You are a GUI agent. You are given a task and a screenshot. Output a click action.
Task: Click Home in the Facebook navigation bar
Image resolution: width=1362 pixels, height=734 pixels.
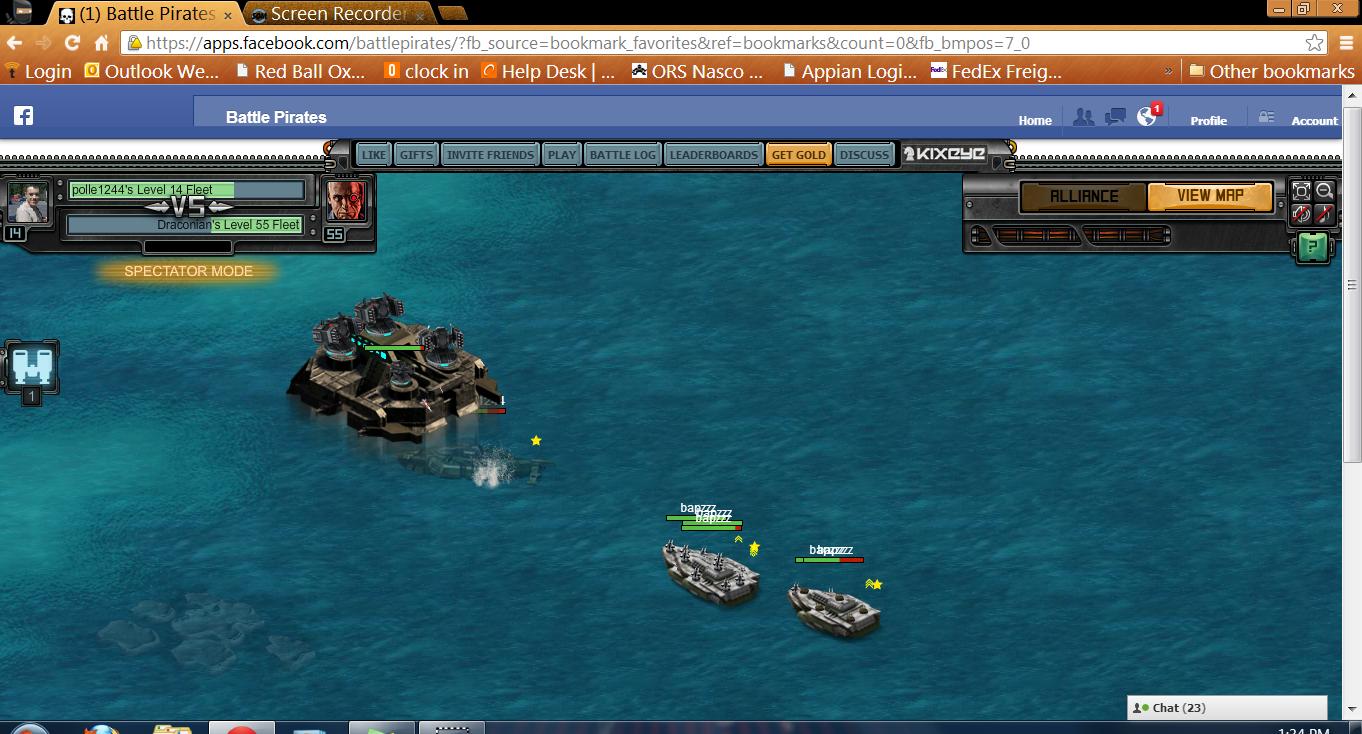click(1034, 120)
